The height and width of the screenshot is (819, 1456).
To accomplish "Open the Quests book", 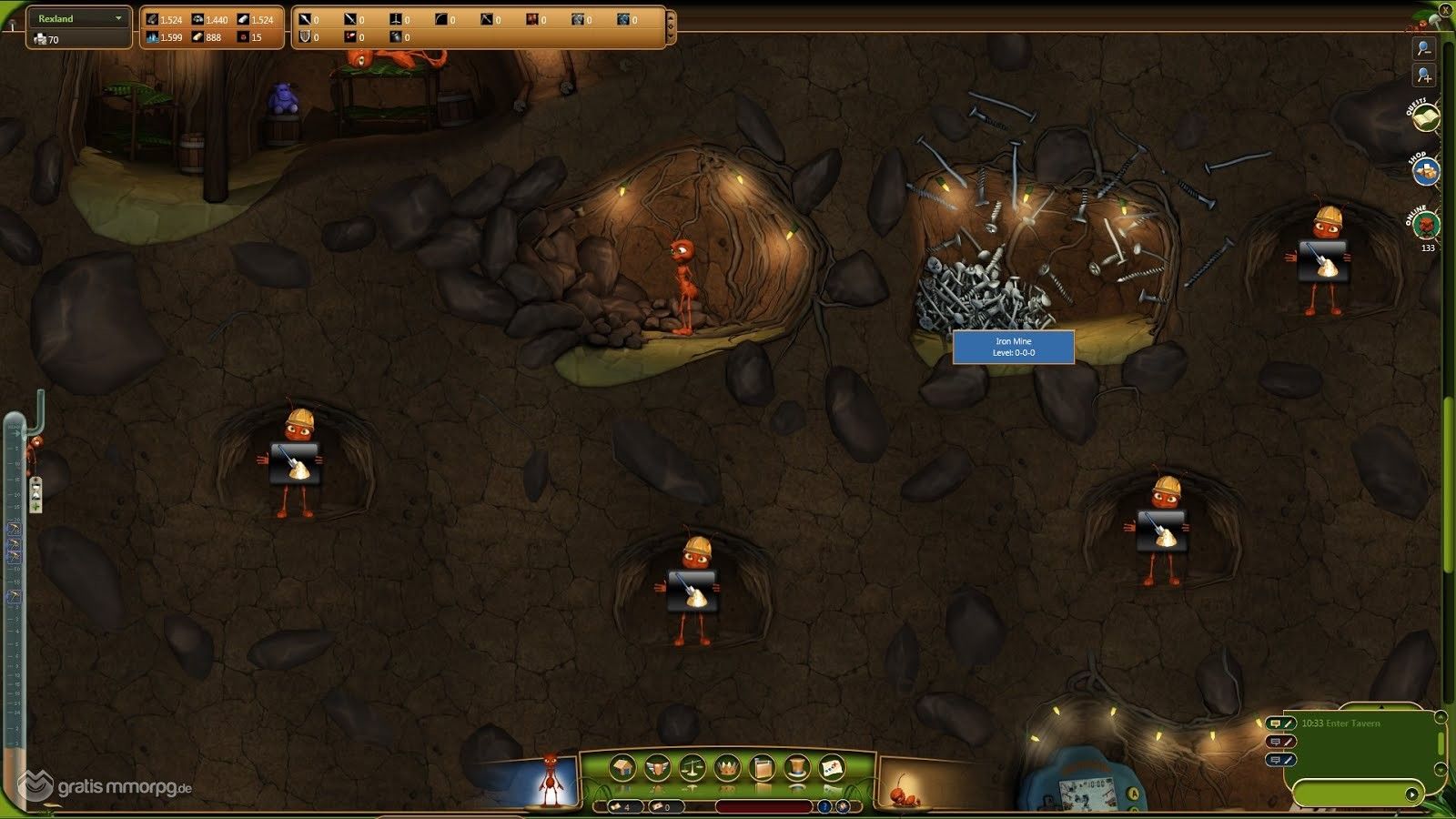I will pos(1424,118).
